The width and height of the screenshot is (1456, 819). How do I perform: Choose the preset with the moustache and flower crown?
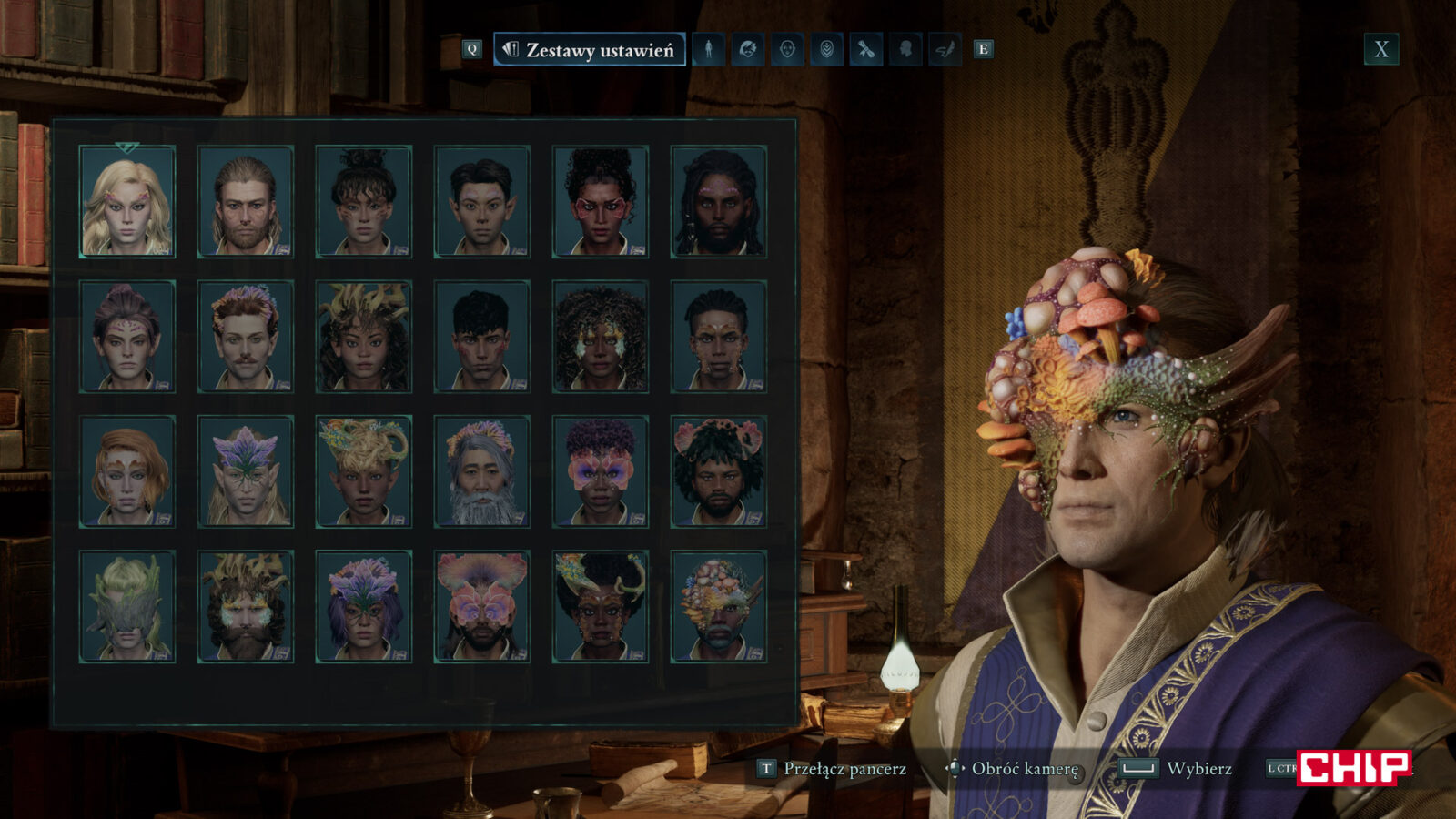(246, 337)
